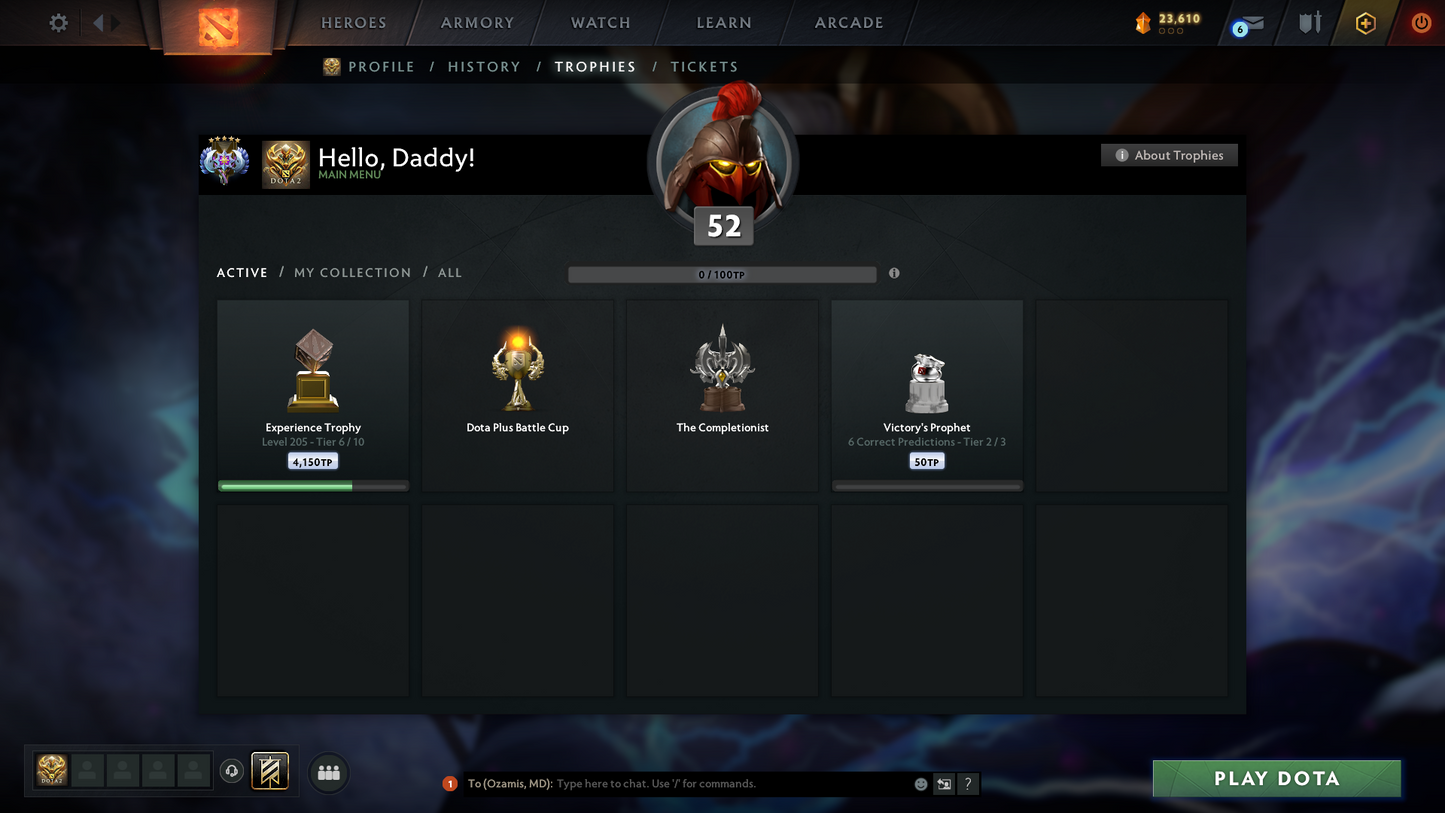
Task: Click the PLAY DOTA button
Action: 1276,778
